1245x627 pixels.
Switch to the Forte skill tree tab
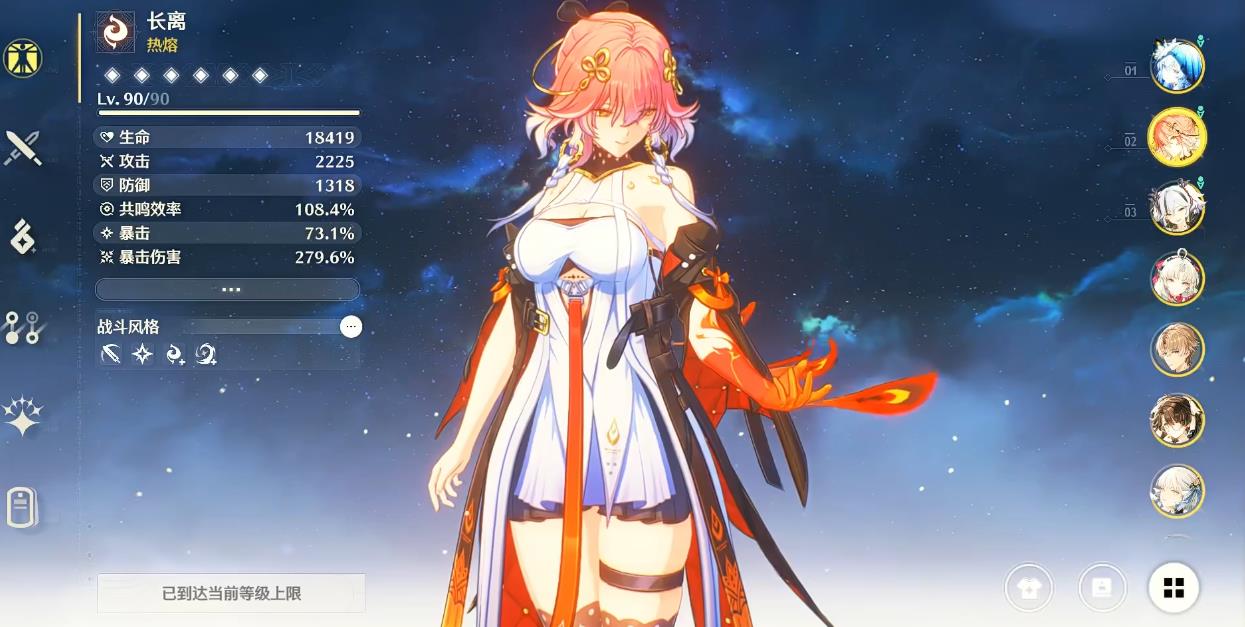[x=21, y=327]
